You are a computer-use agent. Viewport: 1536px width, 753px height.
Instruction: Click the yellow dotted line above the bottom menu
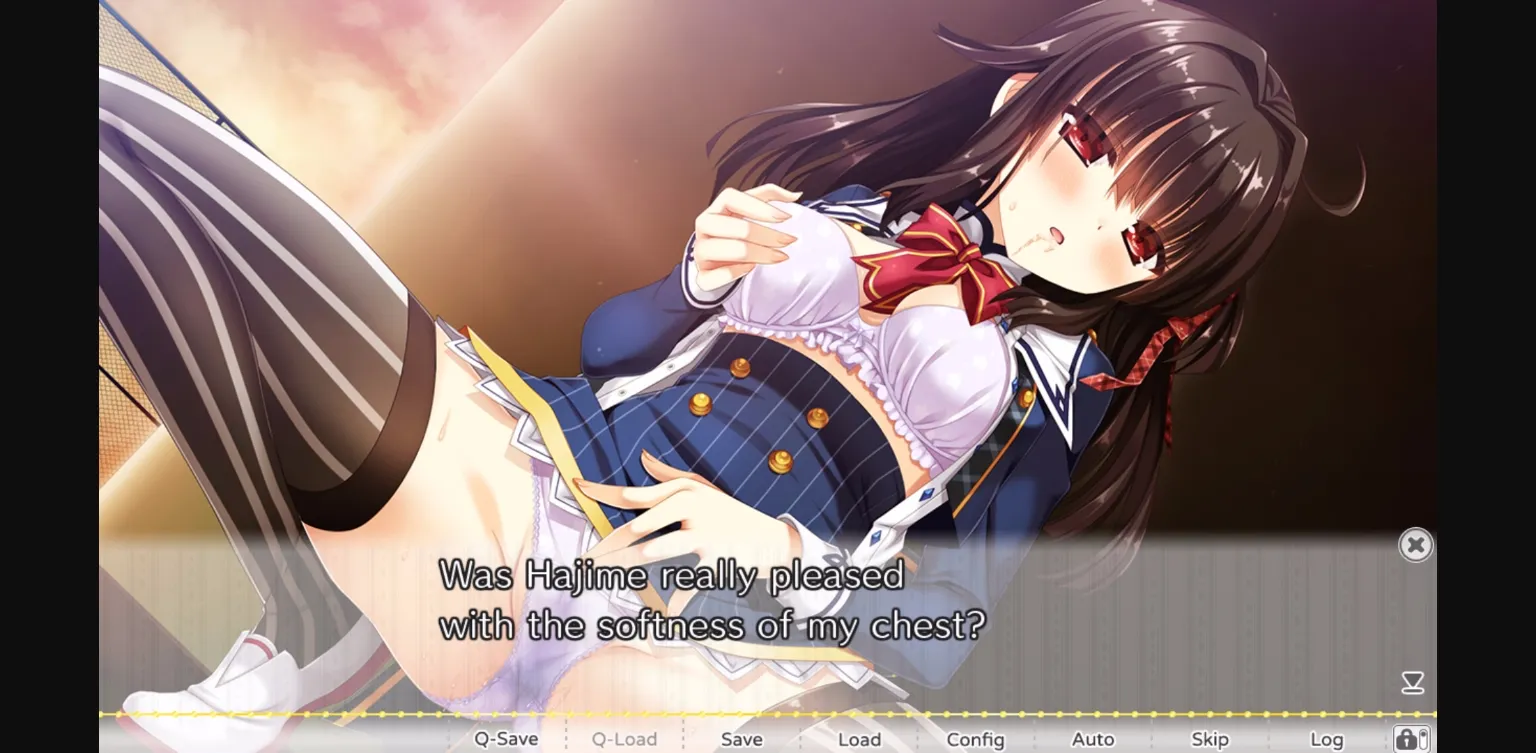click(700, 715)
